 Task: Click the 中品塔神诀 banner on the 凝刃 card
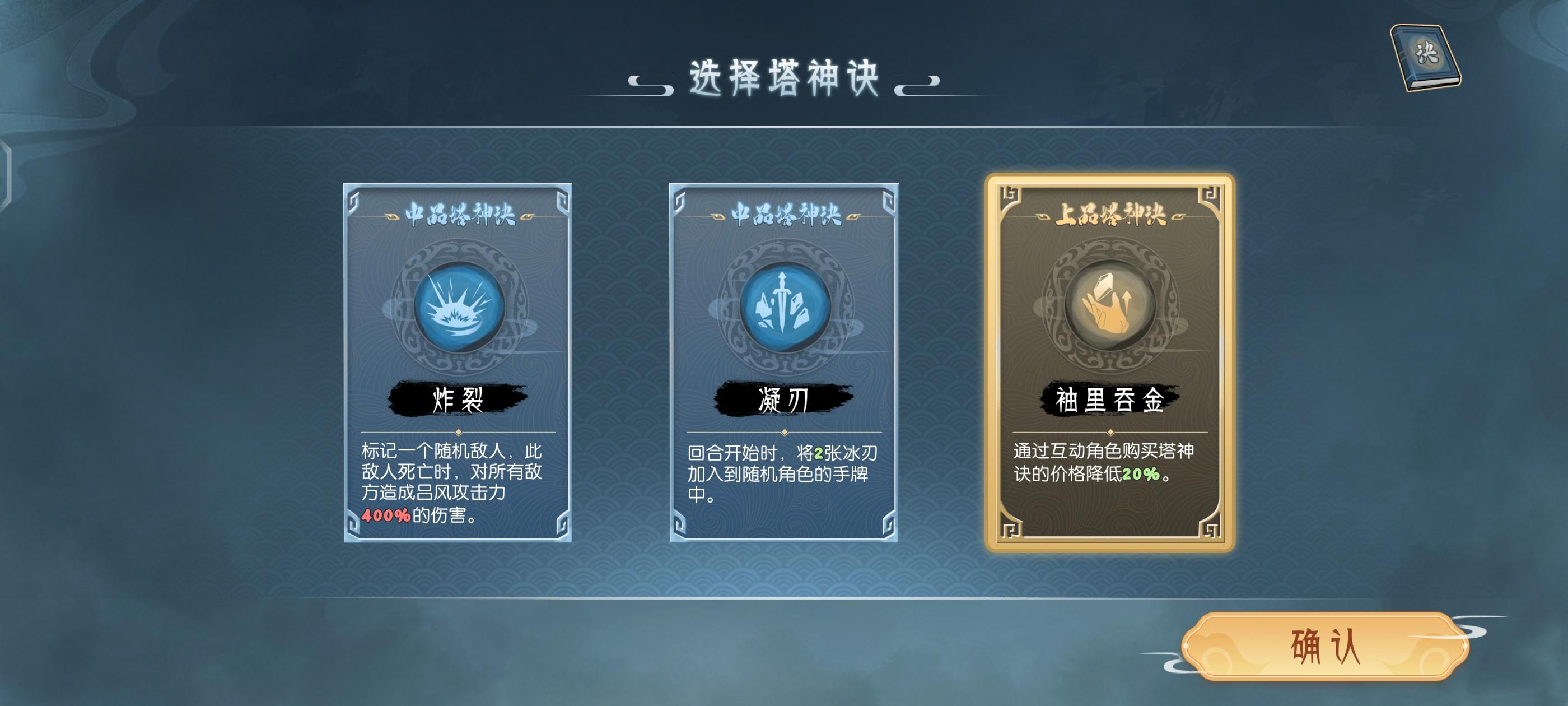[x=784, y=214]
